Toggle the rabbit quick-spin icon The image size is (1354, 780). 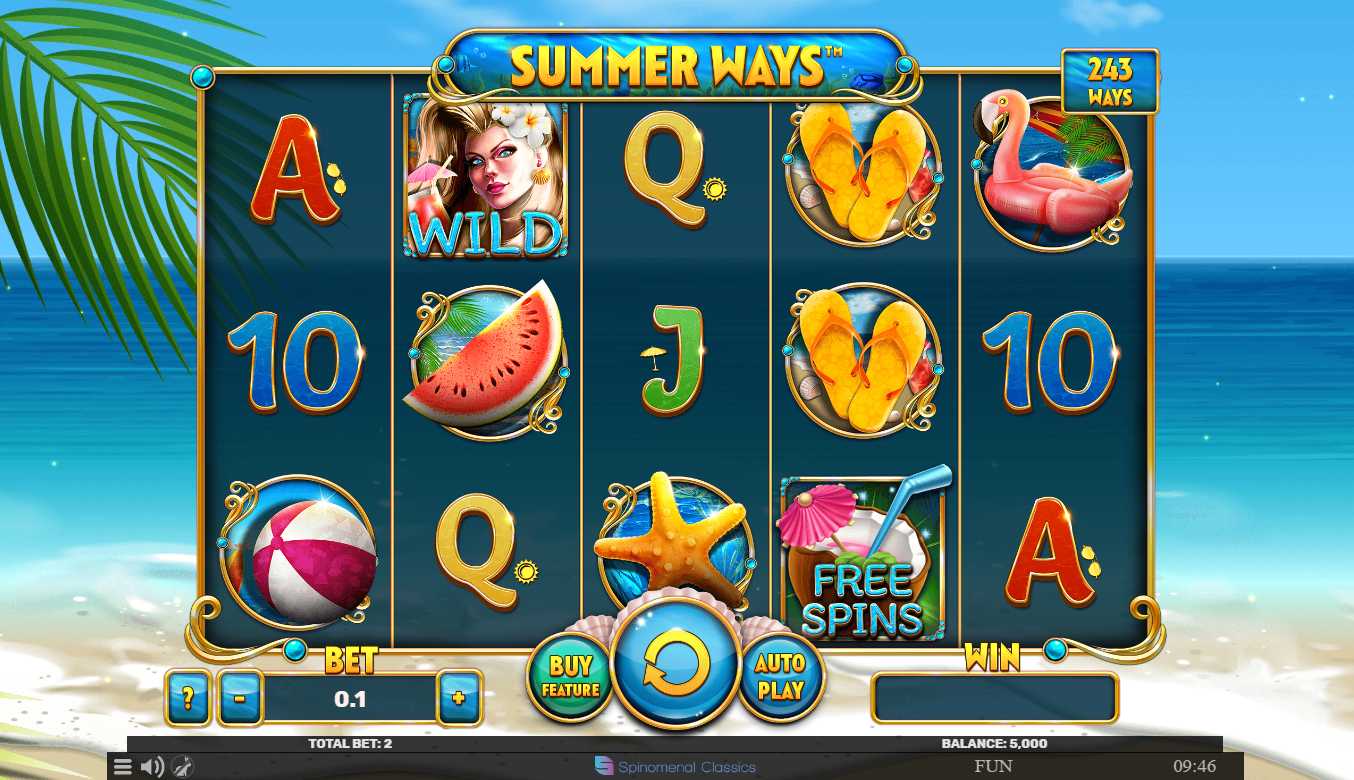(x=181, y=767)
